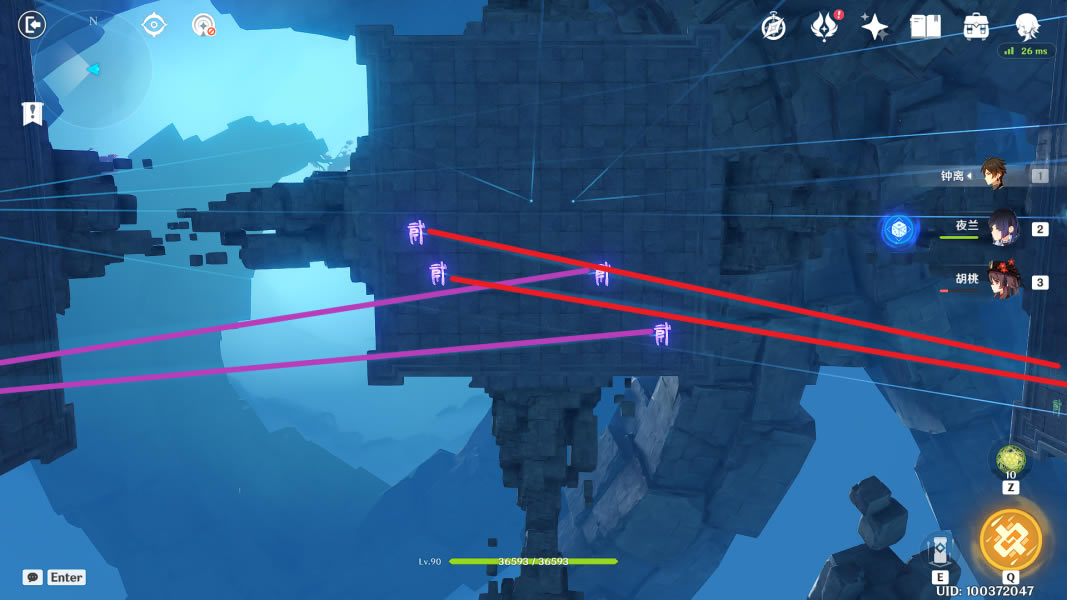The height and width of the screenshot is (600, 1067).
Task: Open the character menu head icon
Action: 1027,26
